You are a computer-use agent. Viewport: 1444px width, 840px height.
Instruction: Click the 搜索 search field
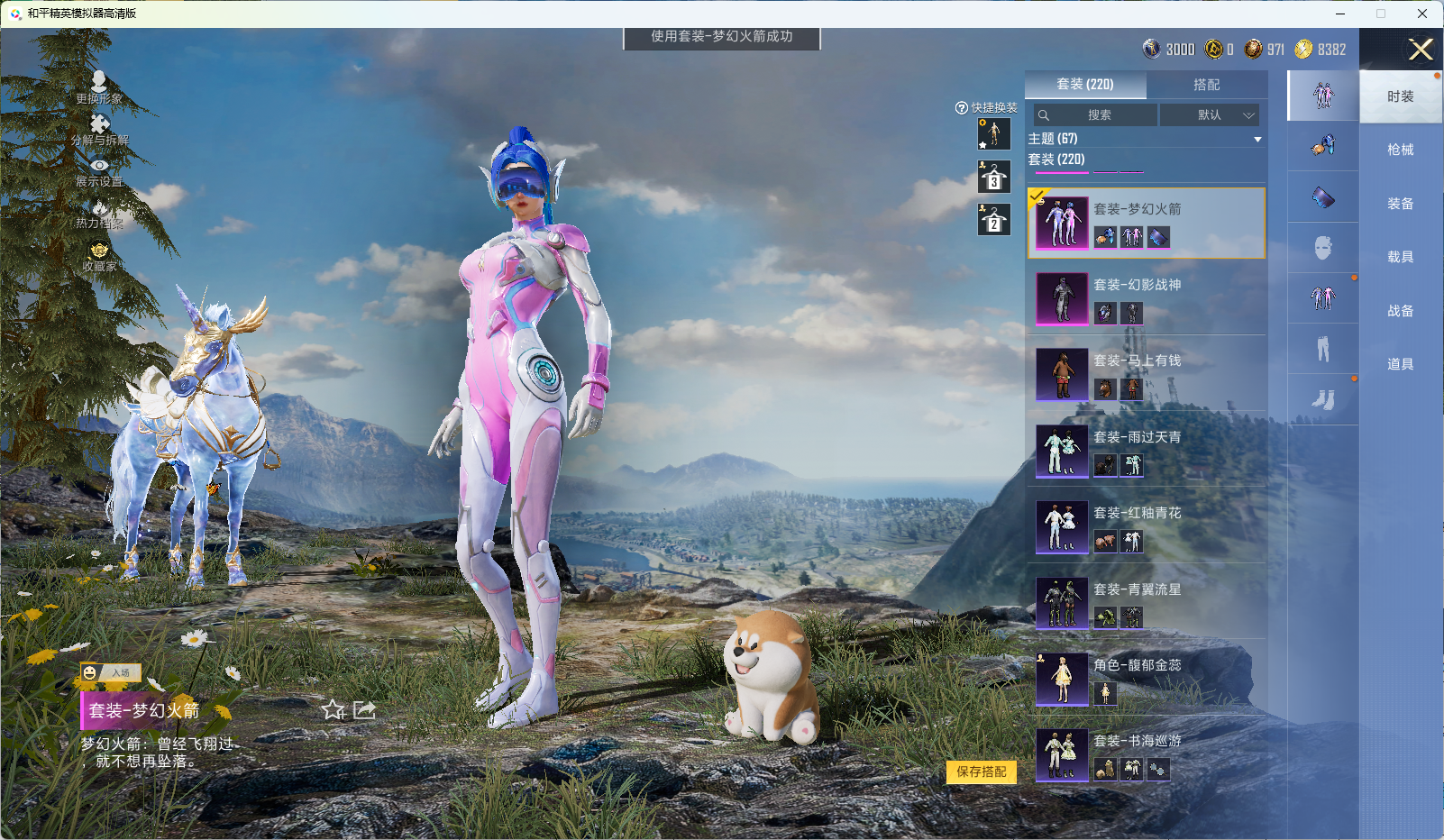coord(1096,115)
